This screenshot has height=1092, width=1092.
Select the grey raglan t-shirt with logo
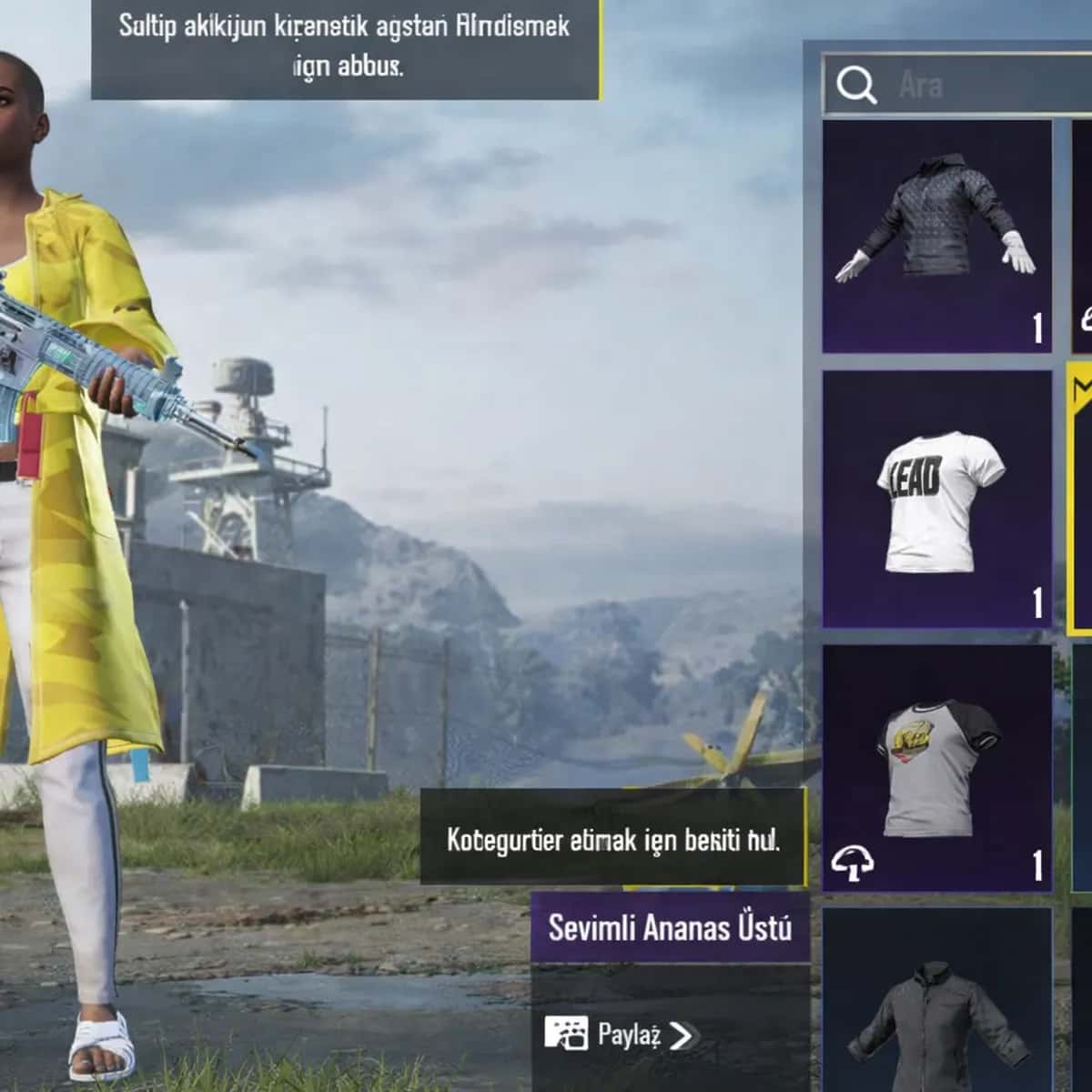[x=936, y=767]
